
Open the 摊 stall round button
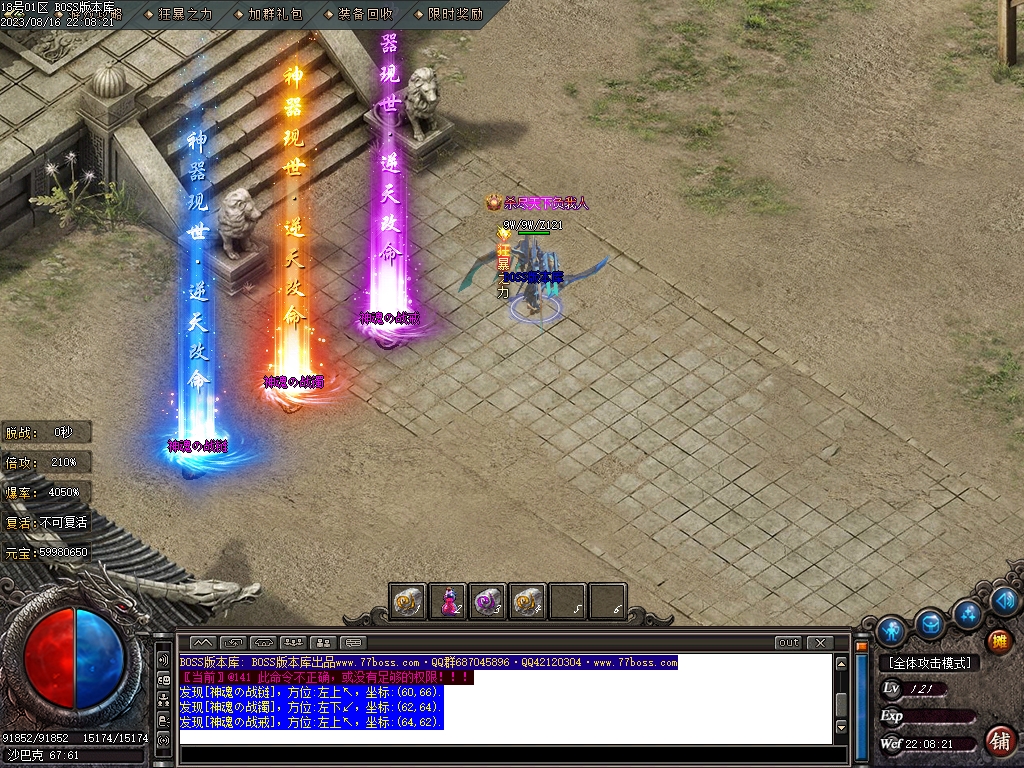(x=998, y=641)
